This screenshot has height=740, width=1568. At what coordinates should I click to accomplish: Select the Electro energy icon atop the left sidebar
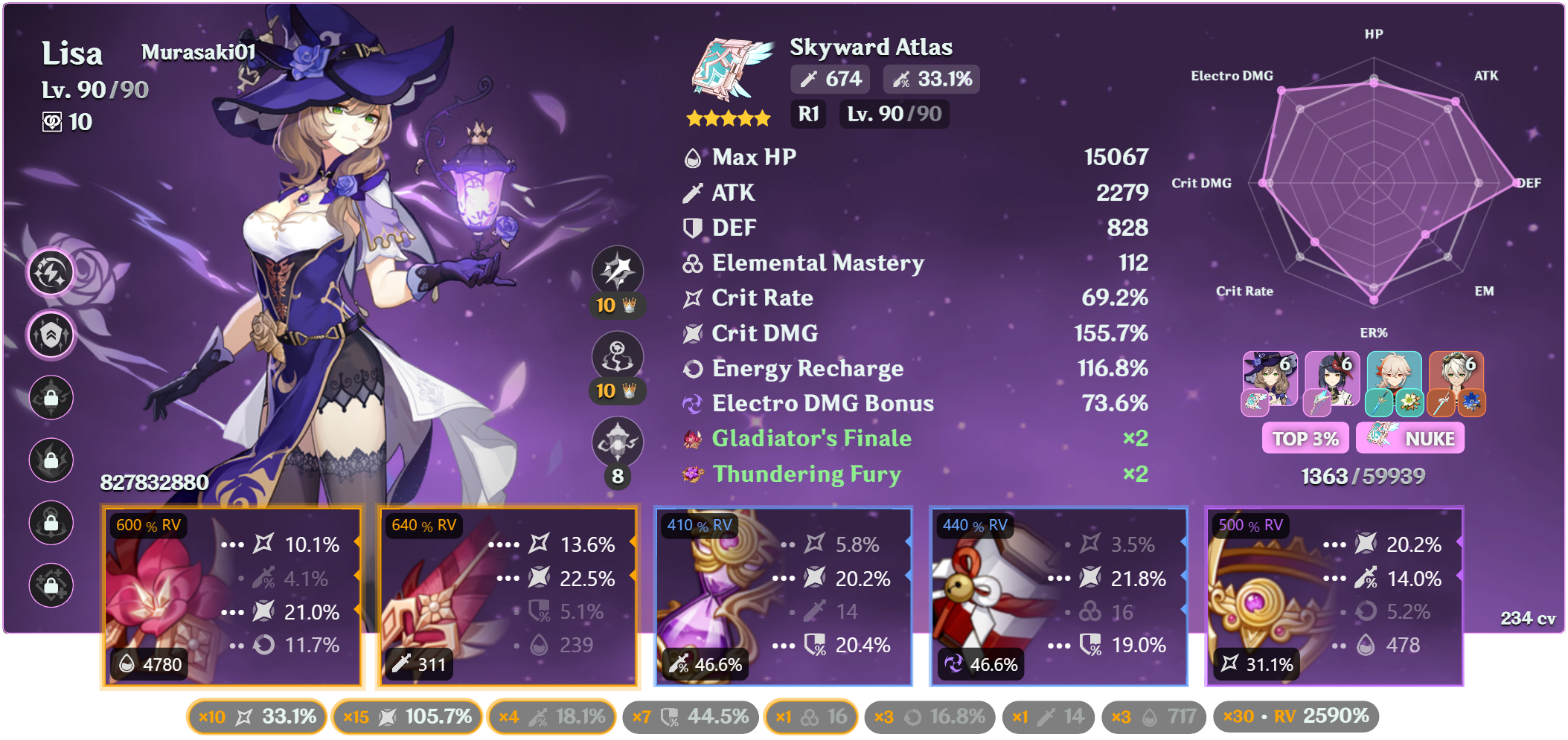[x=51, y=273]
